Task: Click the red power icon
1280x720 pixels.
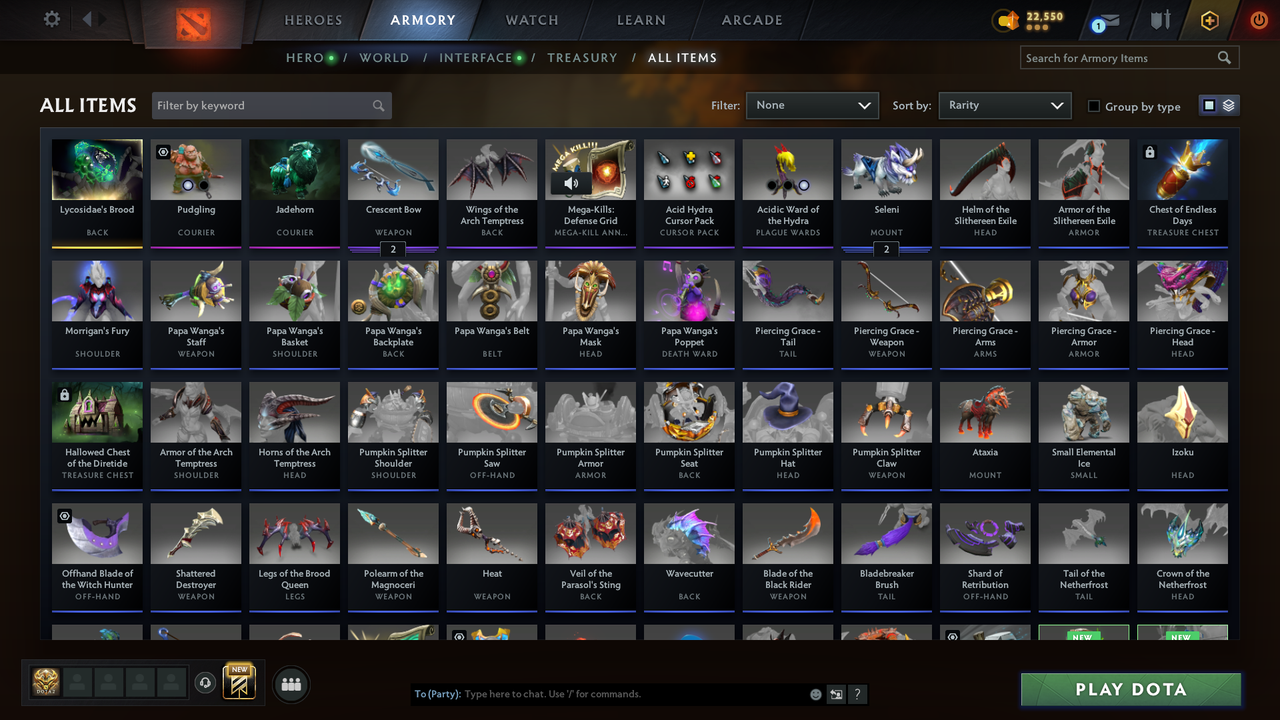Action: pos(1258,18)
